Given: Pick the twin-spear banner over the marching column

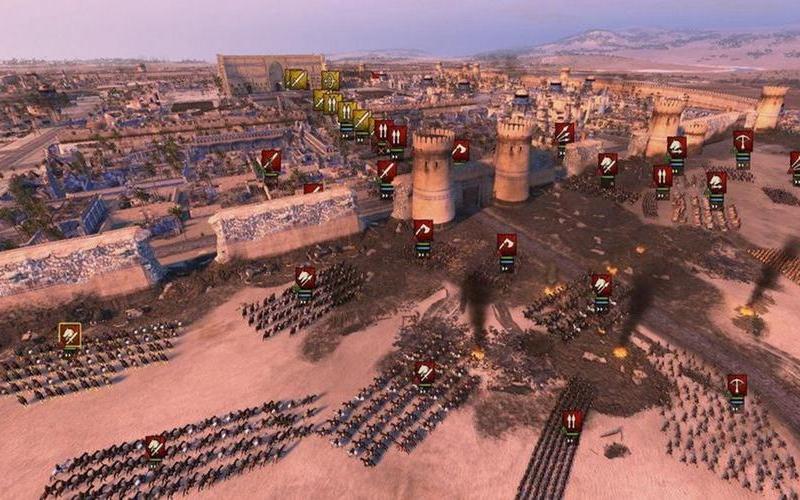Looking at the screenshot, I should pyautogui.click(x=572, y=421).
